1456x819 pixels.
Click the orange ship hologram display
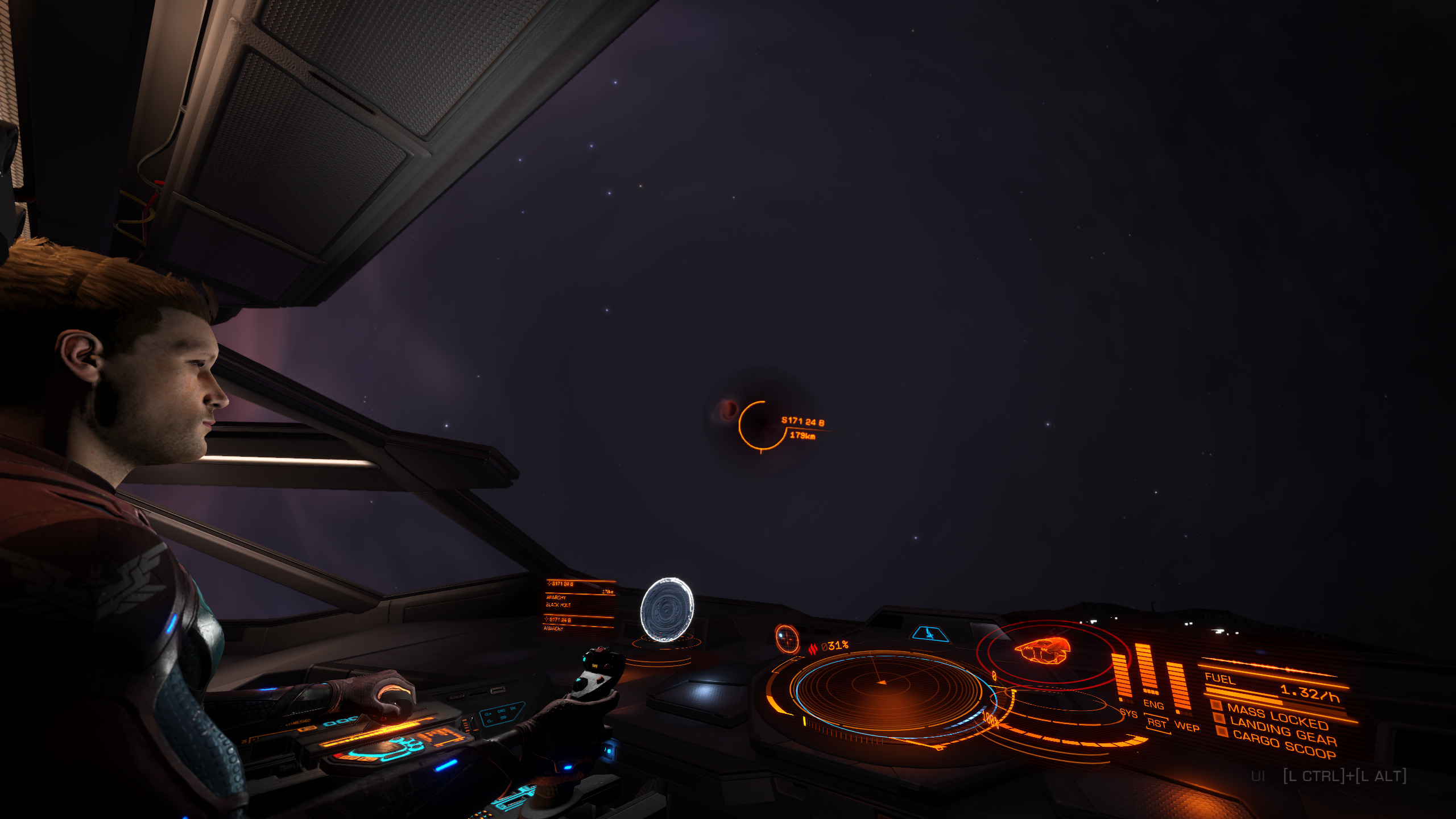click(x=1043, y=649)
